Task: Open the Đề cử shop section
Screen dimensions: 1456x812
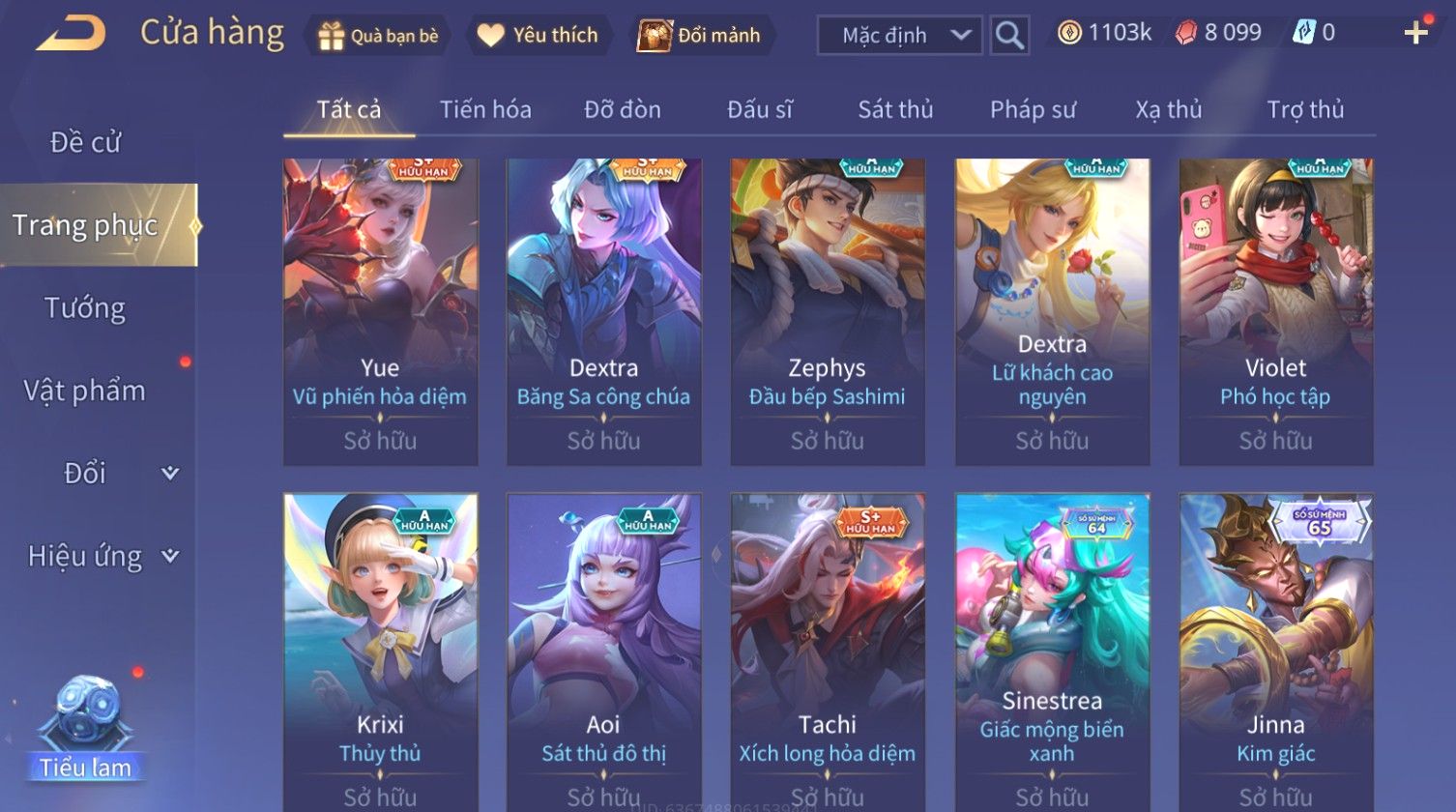Action: click(x=85, y=143)
